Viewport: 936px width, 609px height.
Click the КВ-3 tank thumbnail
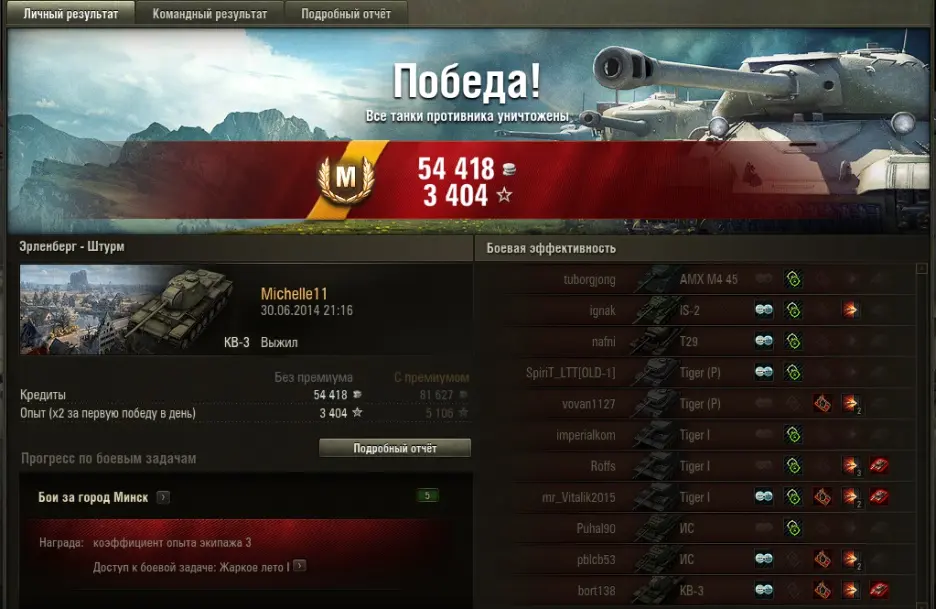coord(127,310)
